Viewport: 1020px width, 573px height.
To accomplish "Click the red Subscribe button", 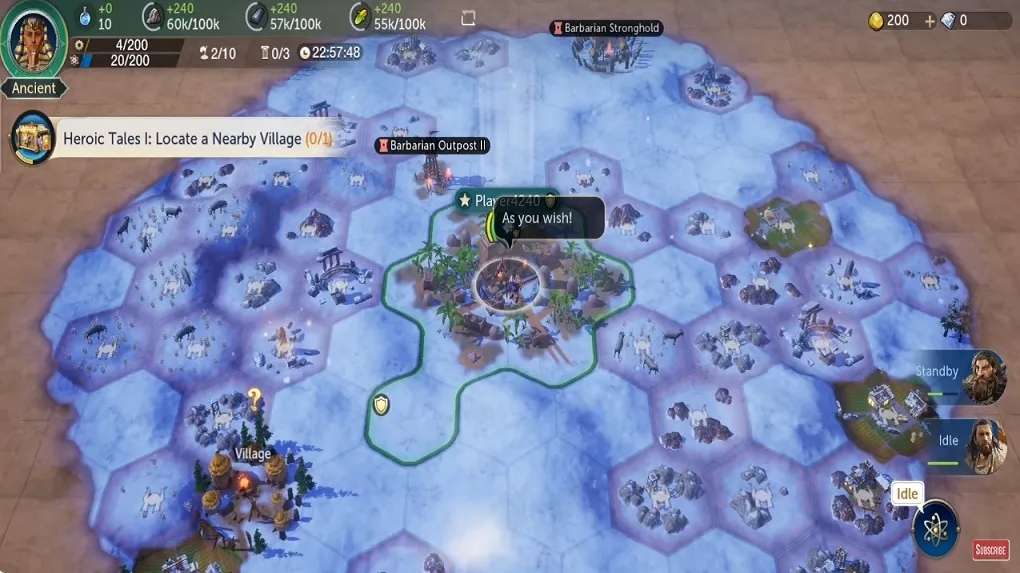I will pos(990,550).
